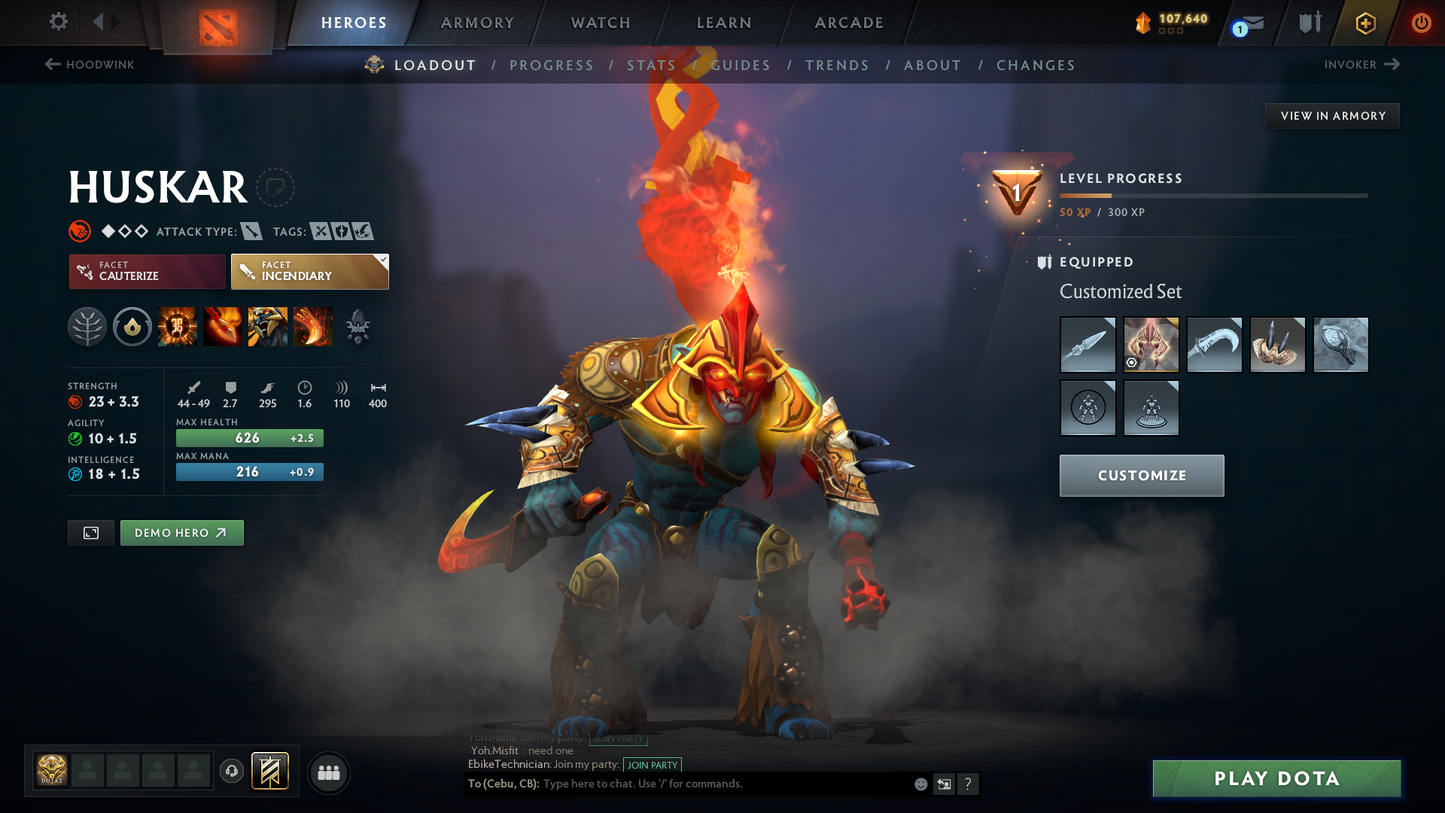Click the Customize button
1445x813 pixels.
coord(1141,475)
